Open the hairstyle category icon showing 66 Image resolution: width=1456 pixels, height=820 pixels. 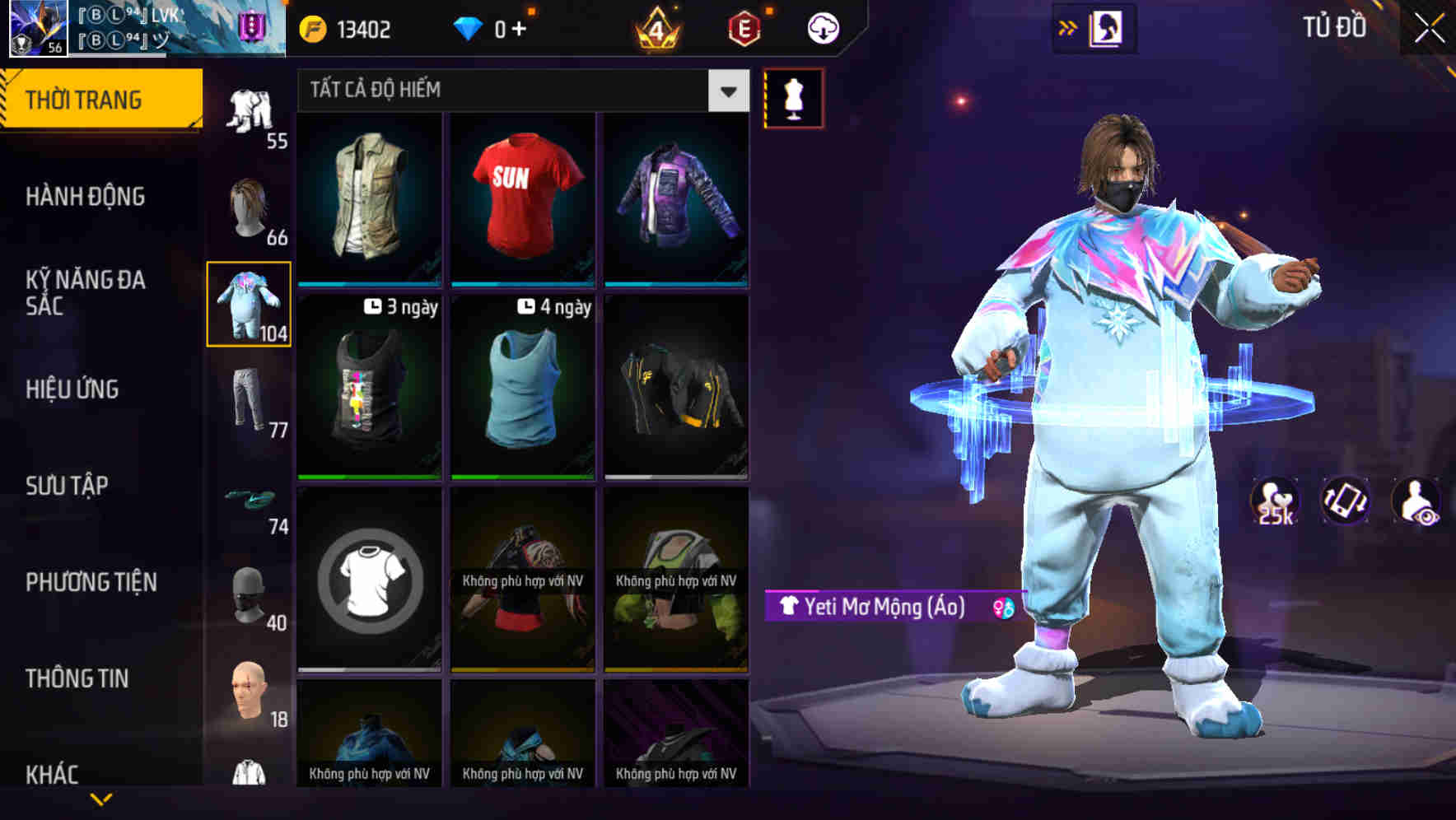250,204
